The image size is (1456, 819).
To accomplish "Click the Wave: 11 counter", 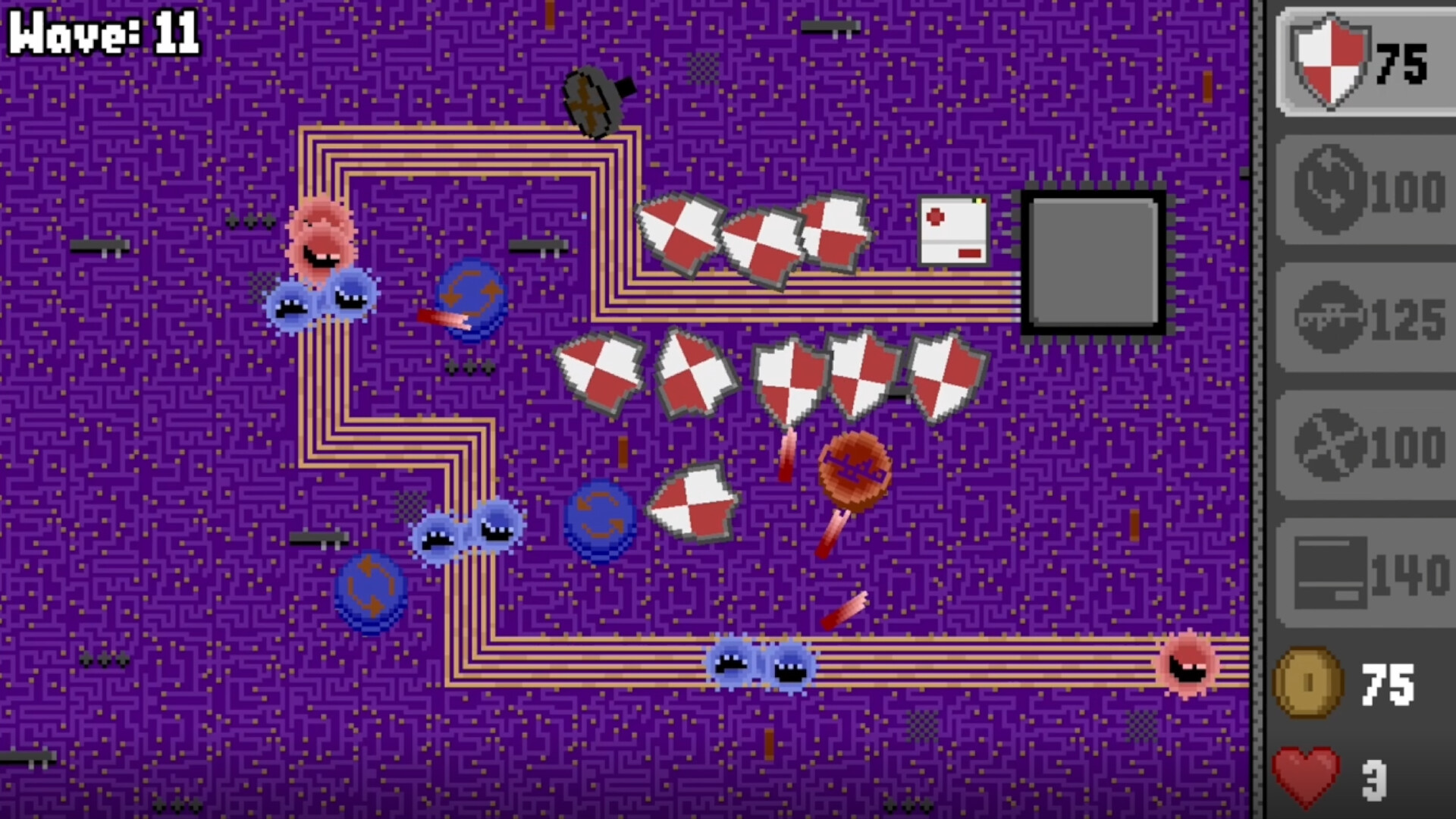I will coord(102,30).
